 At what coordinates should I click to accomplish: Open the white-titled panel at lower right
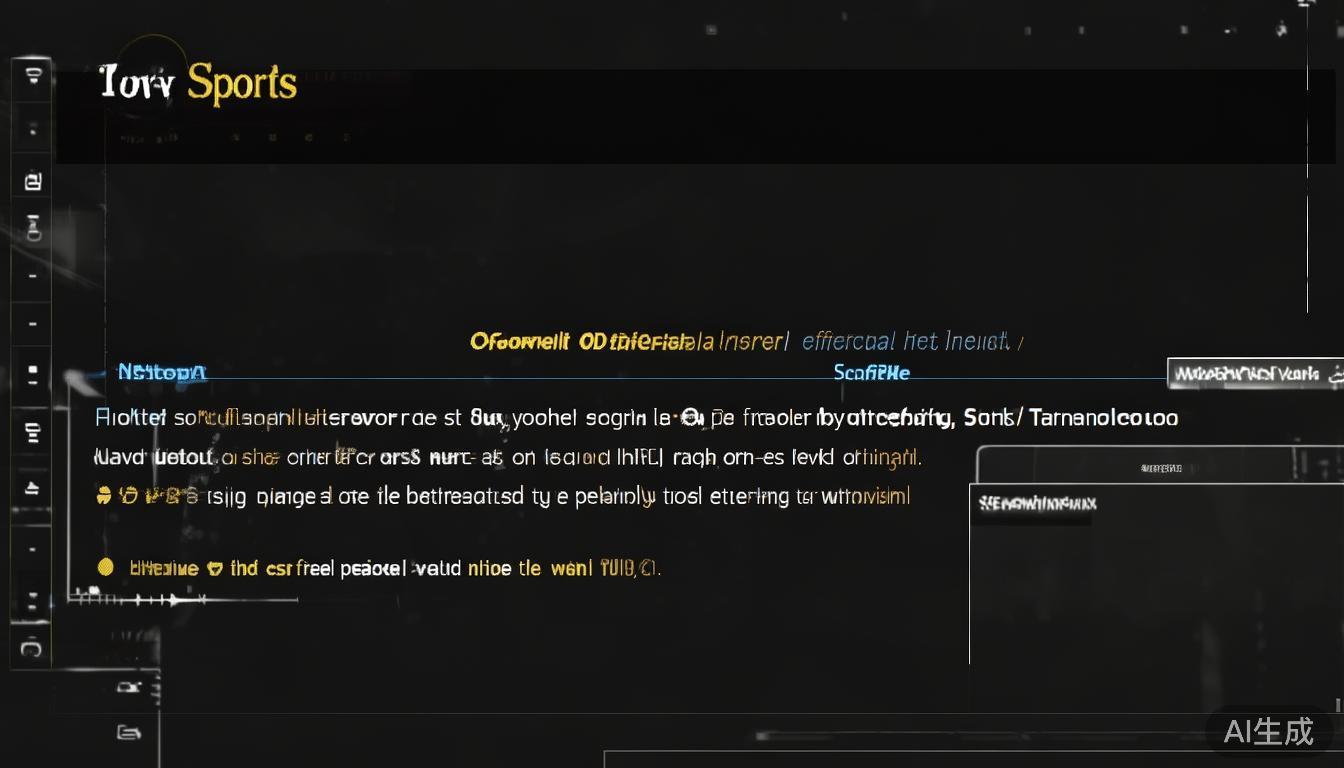1036,503
